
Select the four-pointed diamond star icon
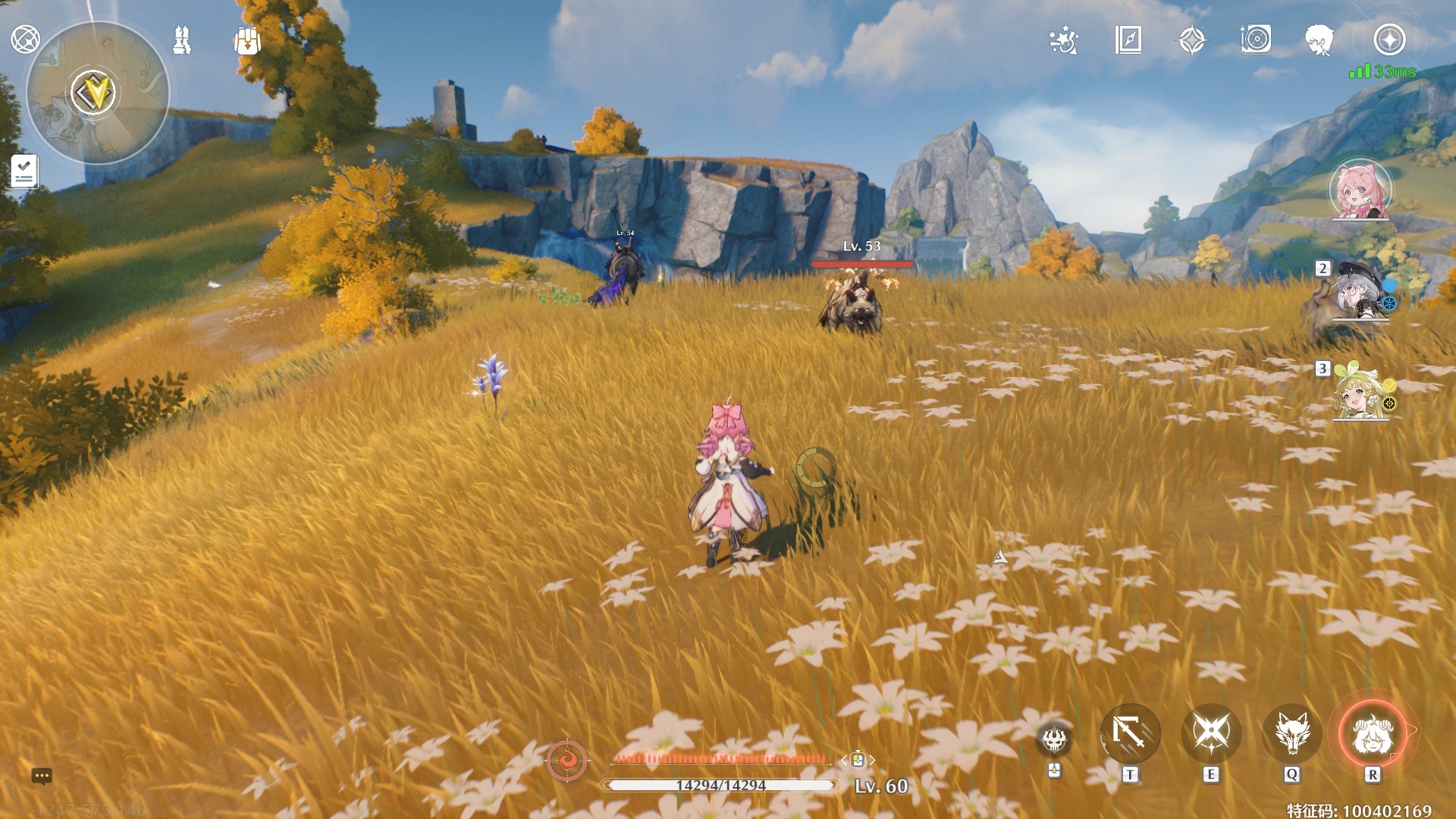[1192, 40]
